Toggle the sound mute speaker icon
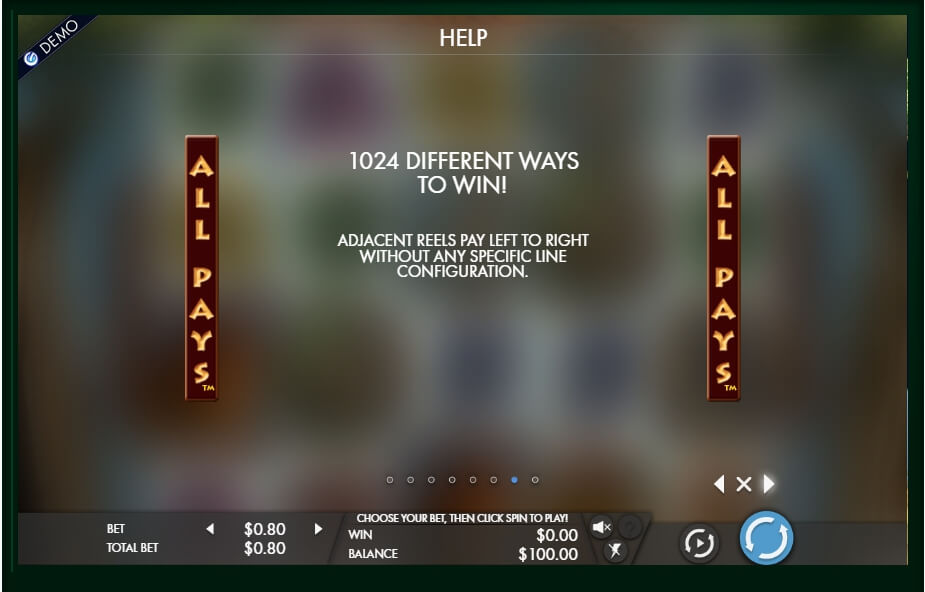 (601, 527)
